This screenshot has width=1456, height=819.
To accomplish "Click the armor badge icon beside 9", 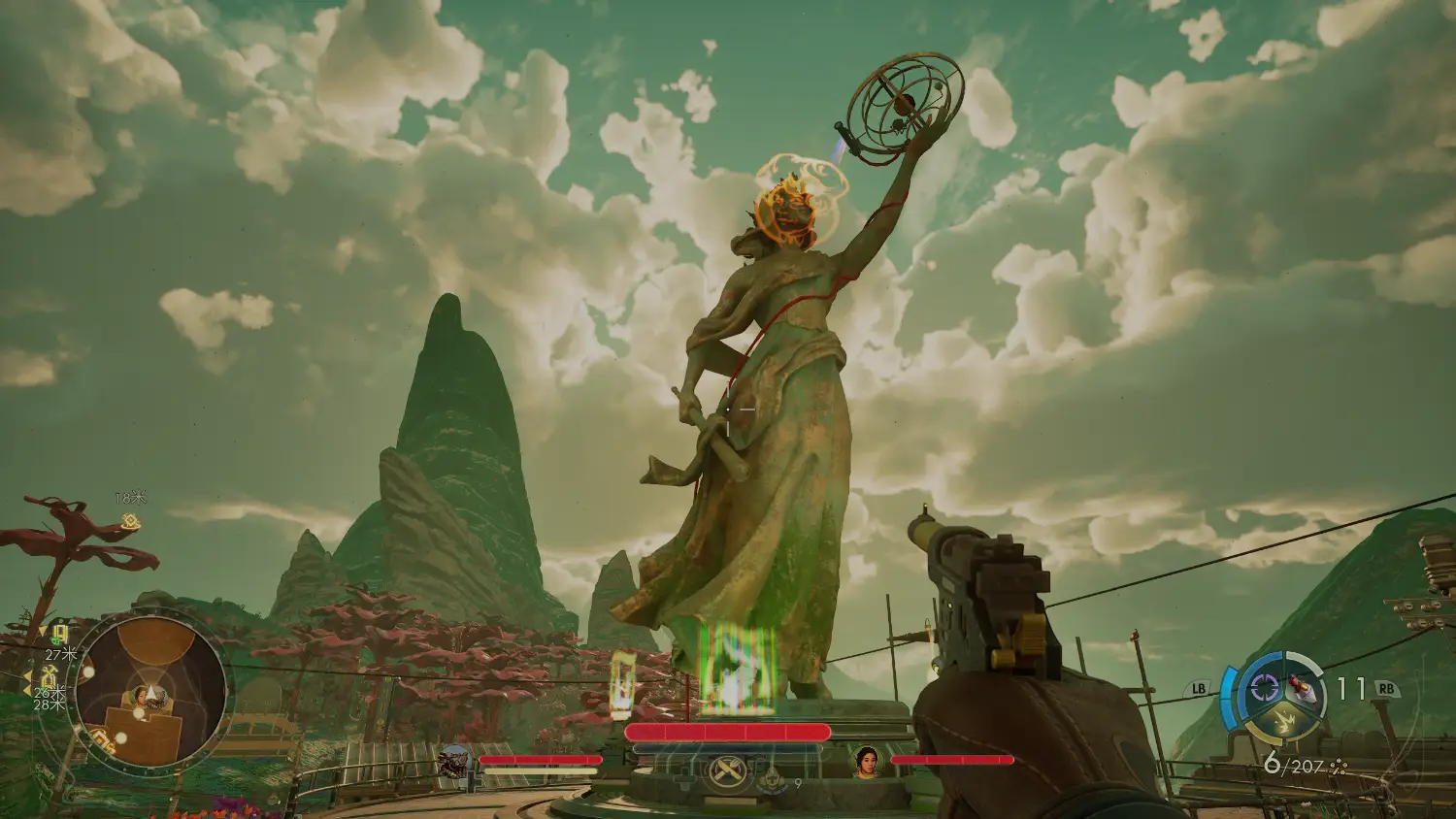I will pyautogui.click(x=774, y=777).
